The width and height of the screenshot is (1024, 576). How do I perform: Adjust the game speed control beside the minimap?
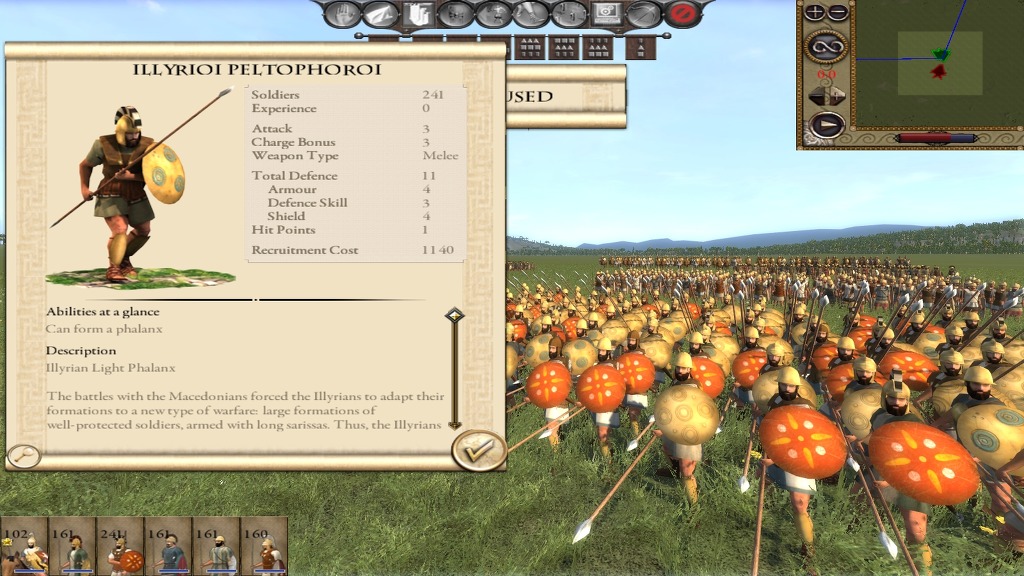826,96
